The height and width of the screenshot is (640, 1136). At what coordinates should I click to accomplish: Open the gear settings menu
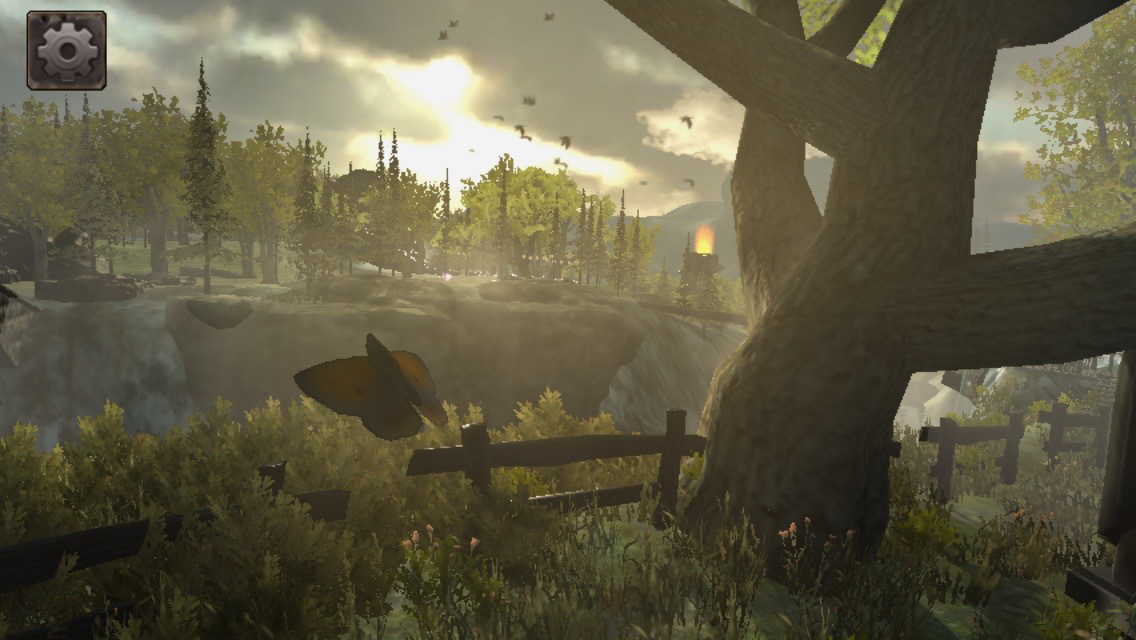[x=67, y=50]
